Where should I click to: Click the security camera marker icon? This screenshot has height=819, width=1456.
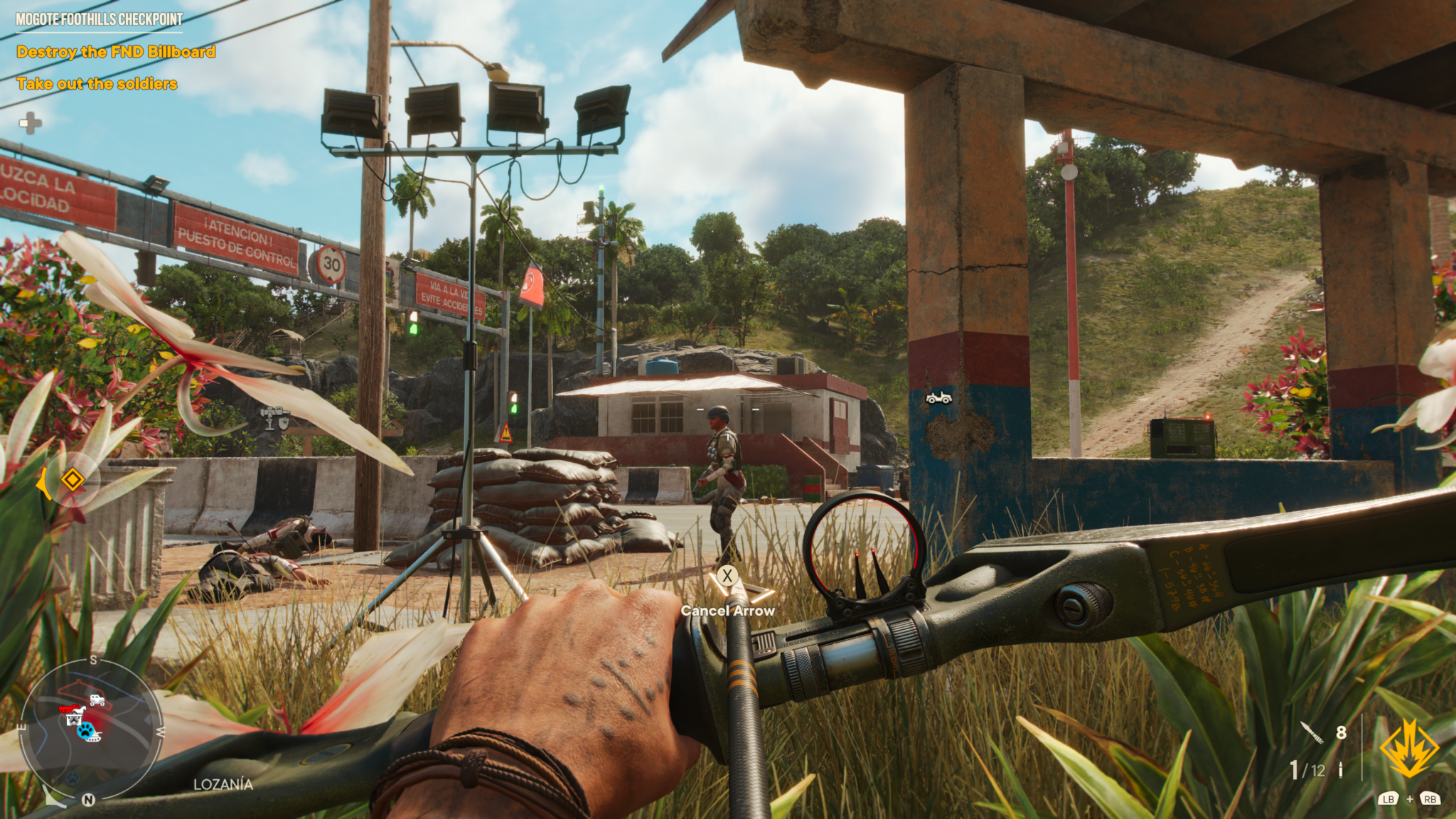274,417
